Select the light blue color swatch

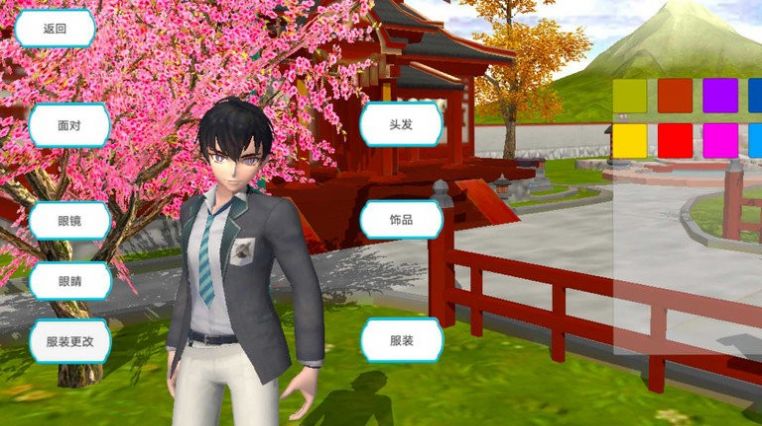(755, 140)
